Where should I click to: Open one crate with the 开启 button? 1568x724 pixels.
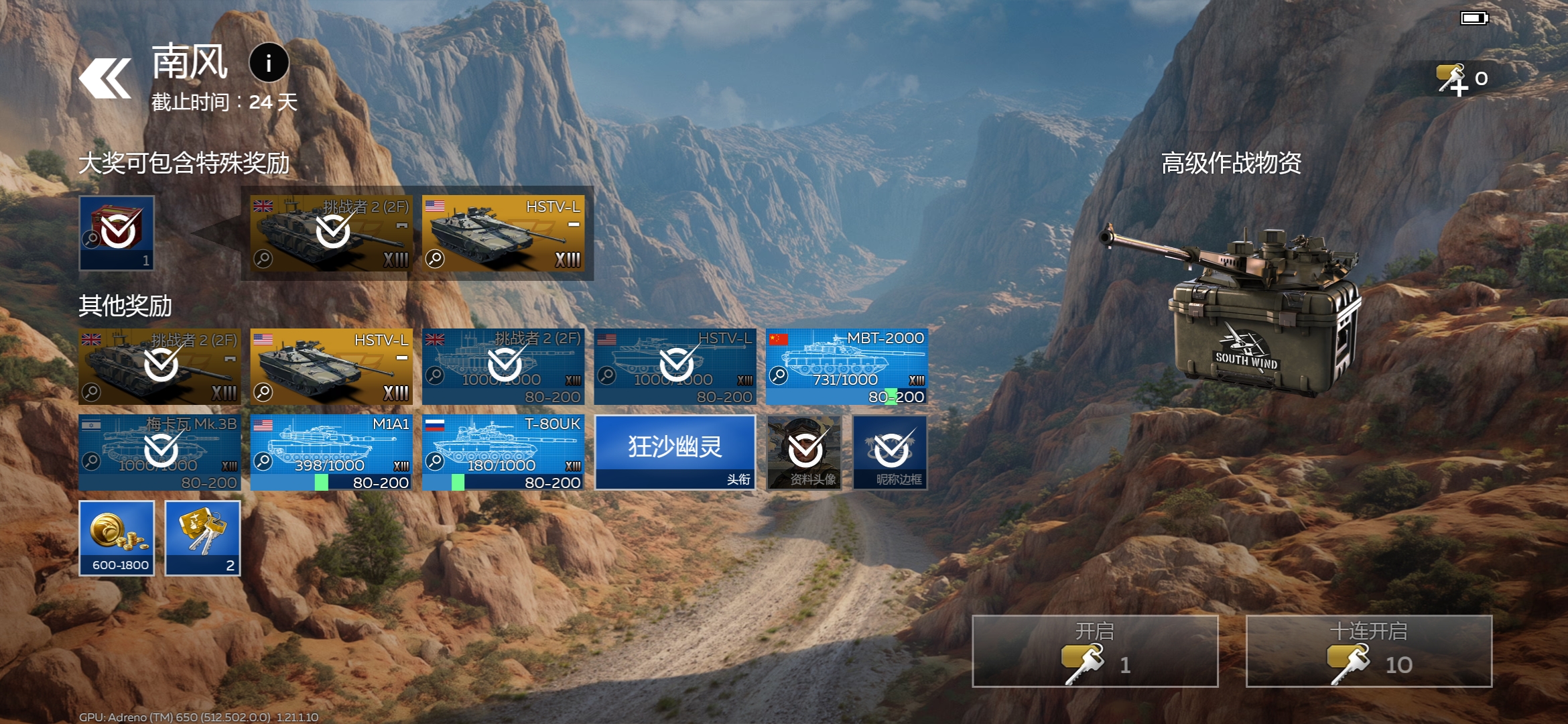coord(1094,651)
